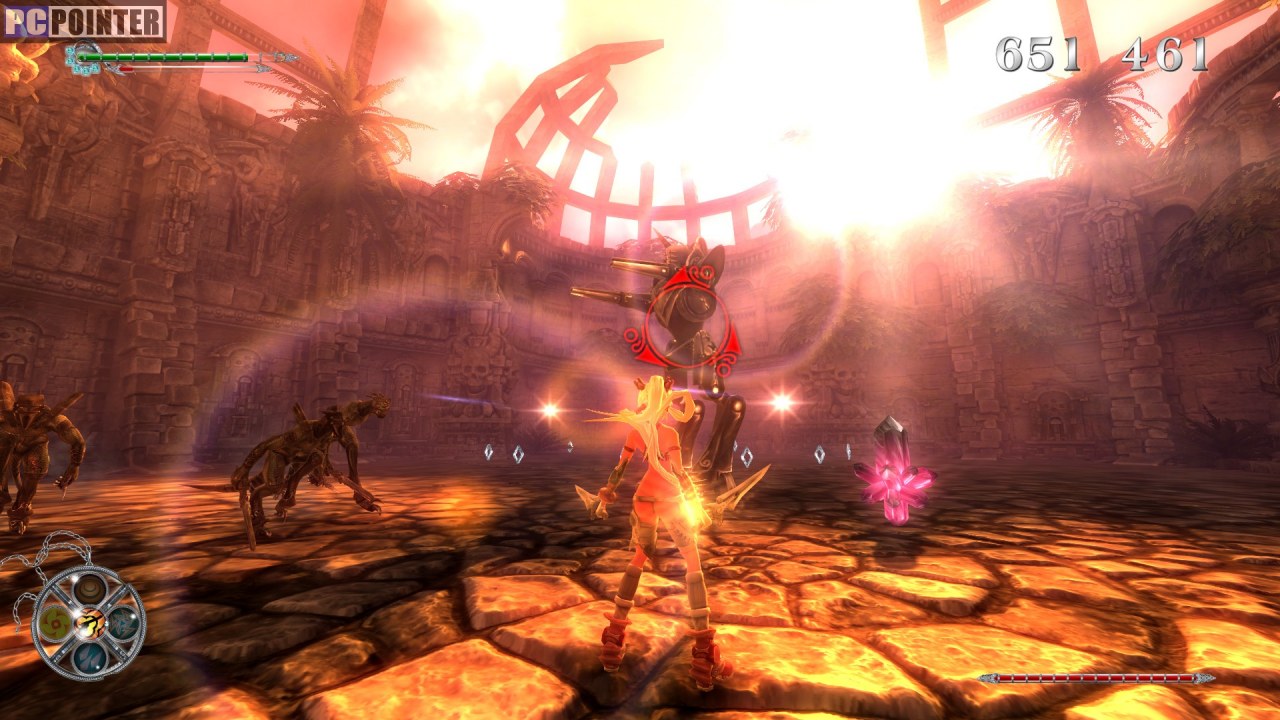
Task: Select the brown concentric-rings spell on the amulet
Action: [89, 588]
